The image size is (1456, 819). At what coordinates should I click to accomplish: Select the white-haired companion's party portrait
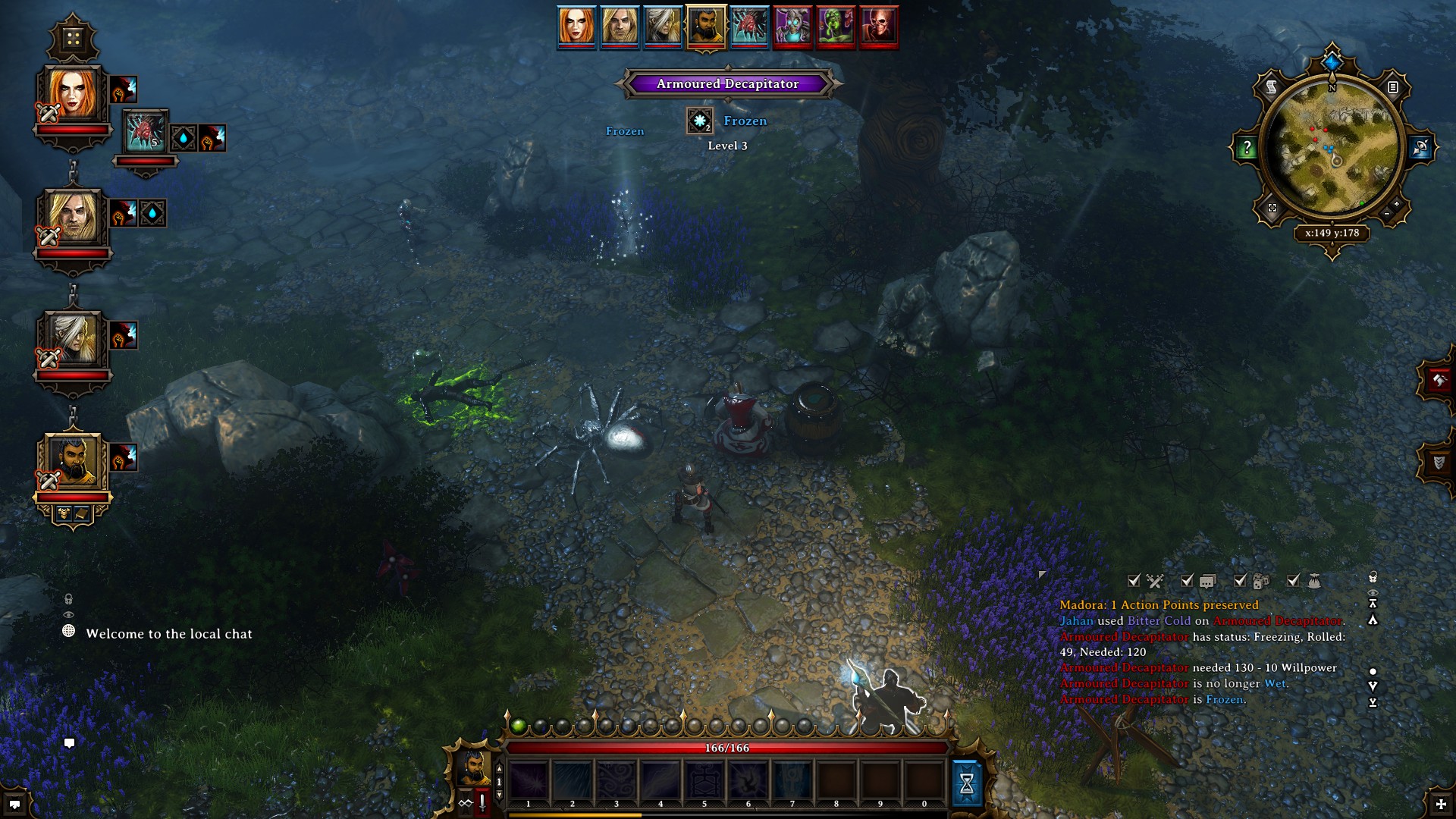pyautogui.click(x=73, y=340)
